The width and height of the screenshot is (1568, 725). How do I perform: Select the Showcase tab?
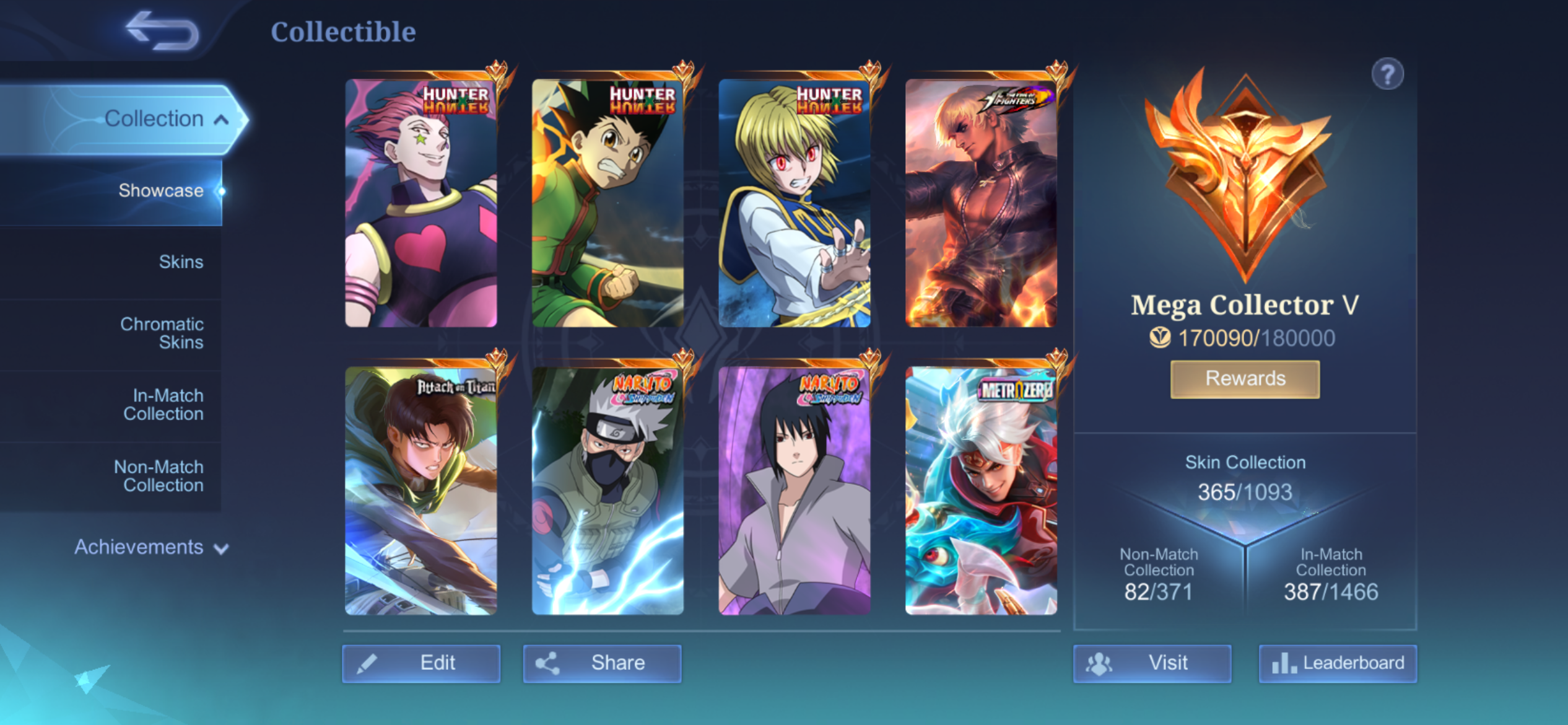(161, 190)
